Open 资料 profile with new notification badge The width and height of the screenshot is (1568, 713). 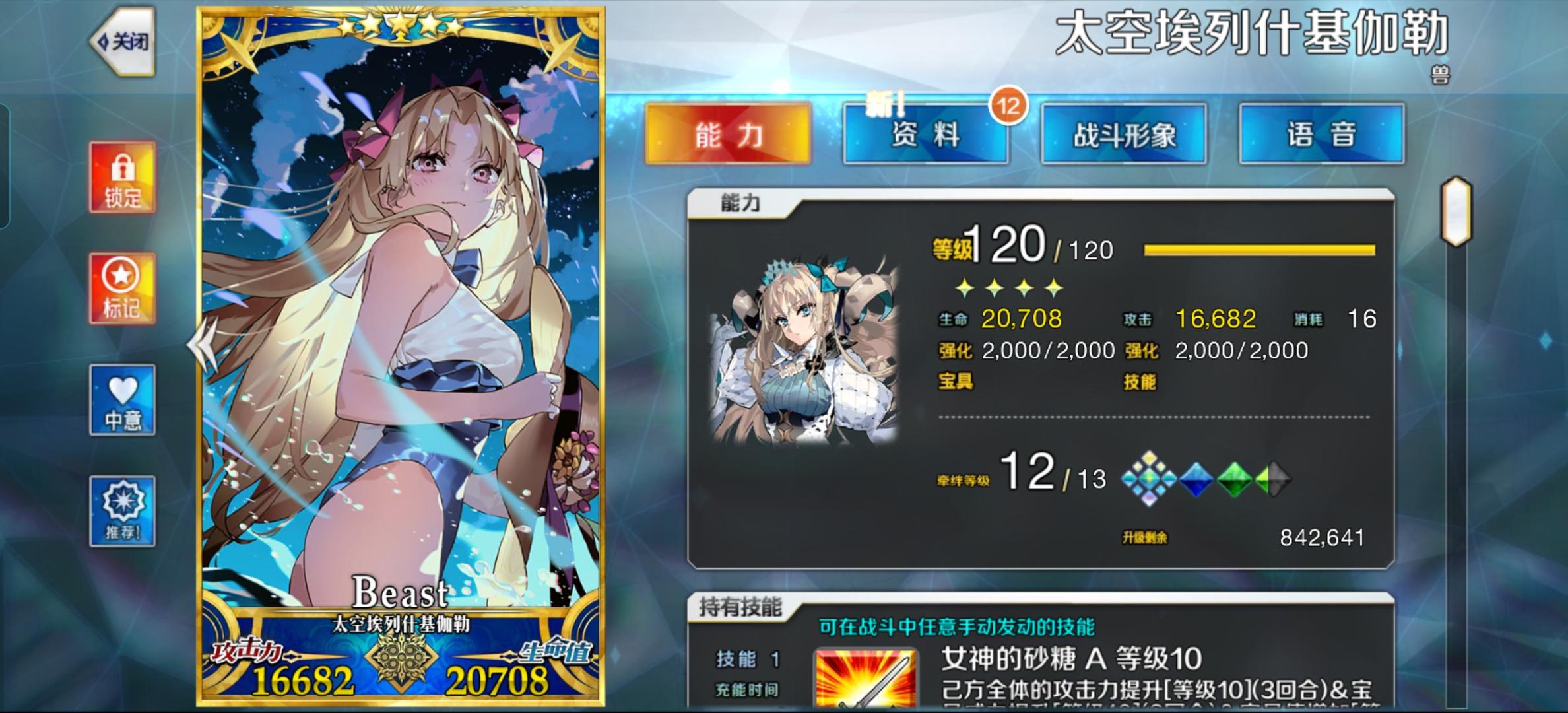pos(925,134)
